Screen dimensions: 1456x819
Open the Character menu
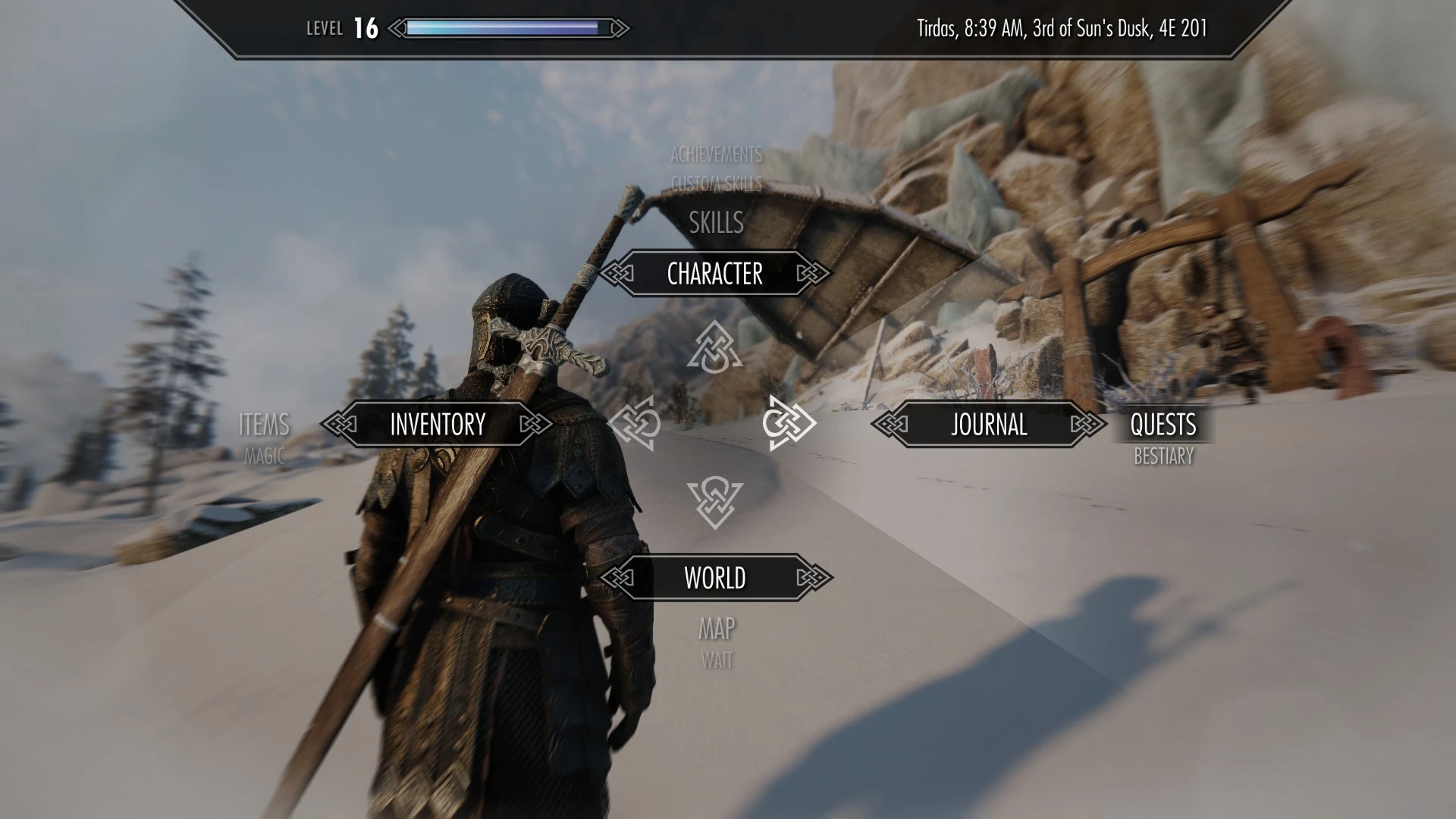(714, 274)
